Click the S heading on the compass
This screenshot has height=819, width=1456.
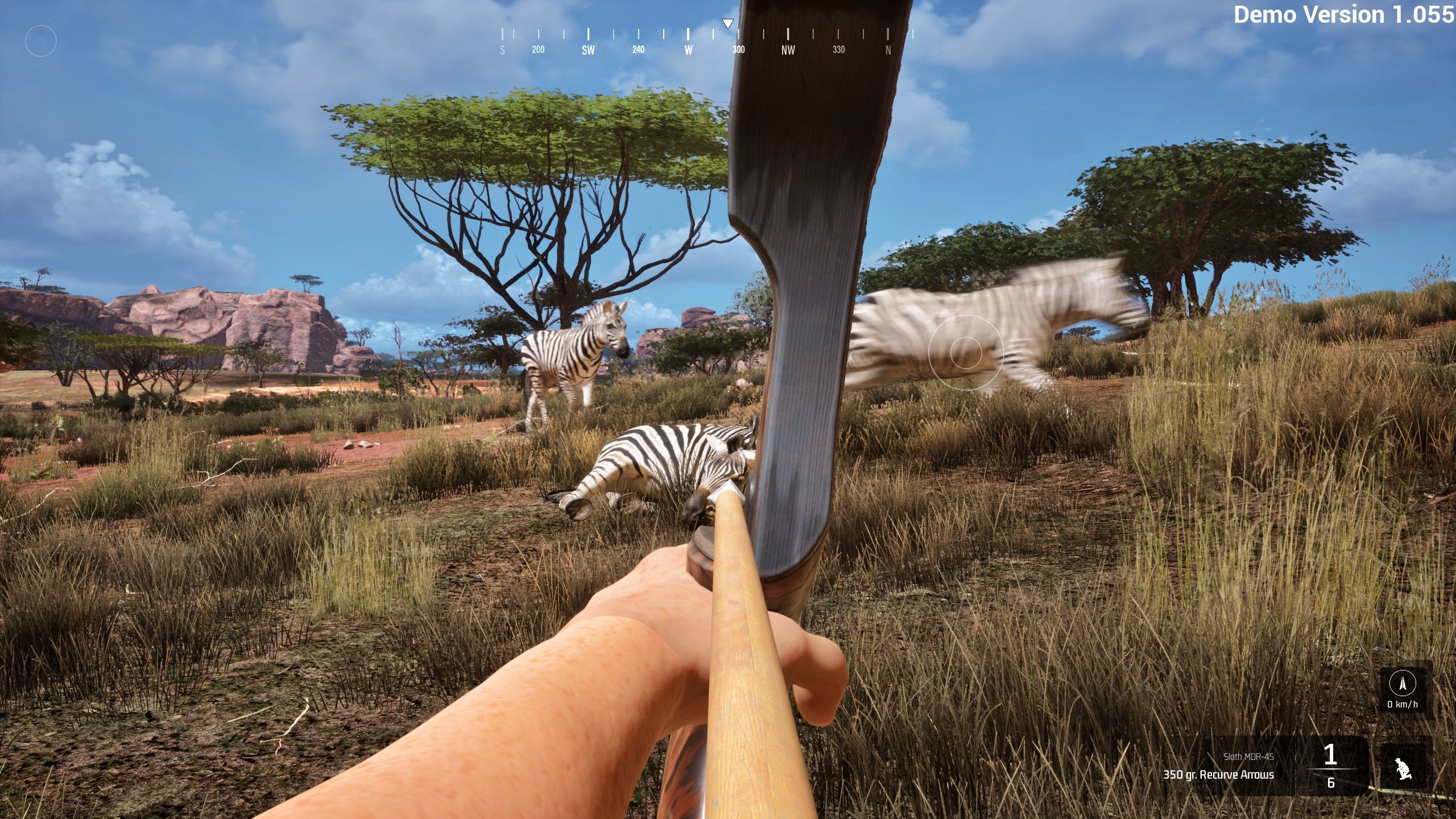[502, 50]
